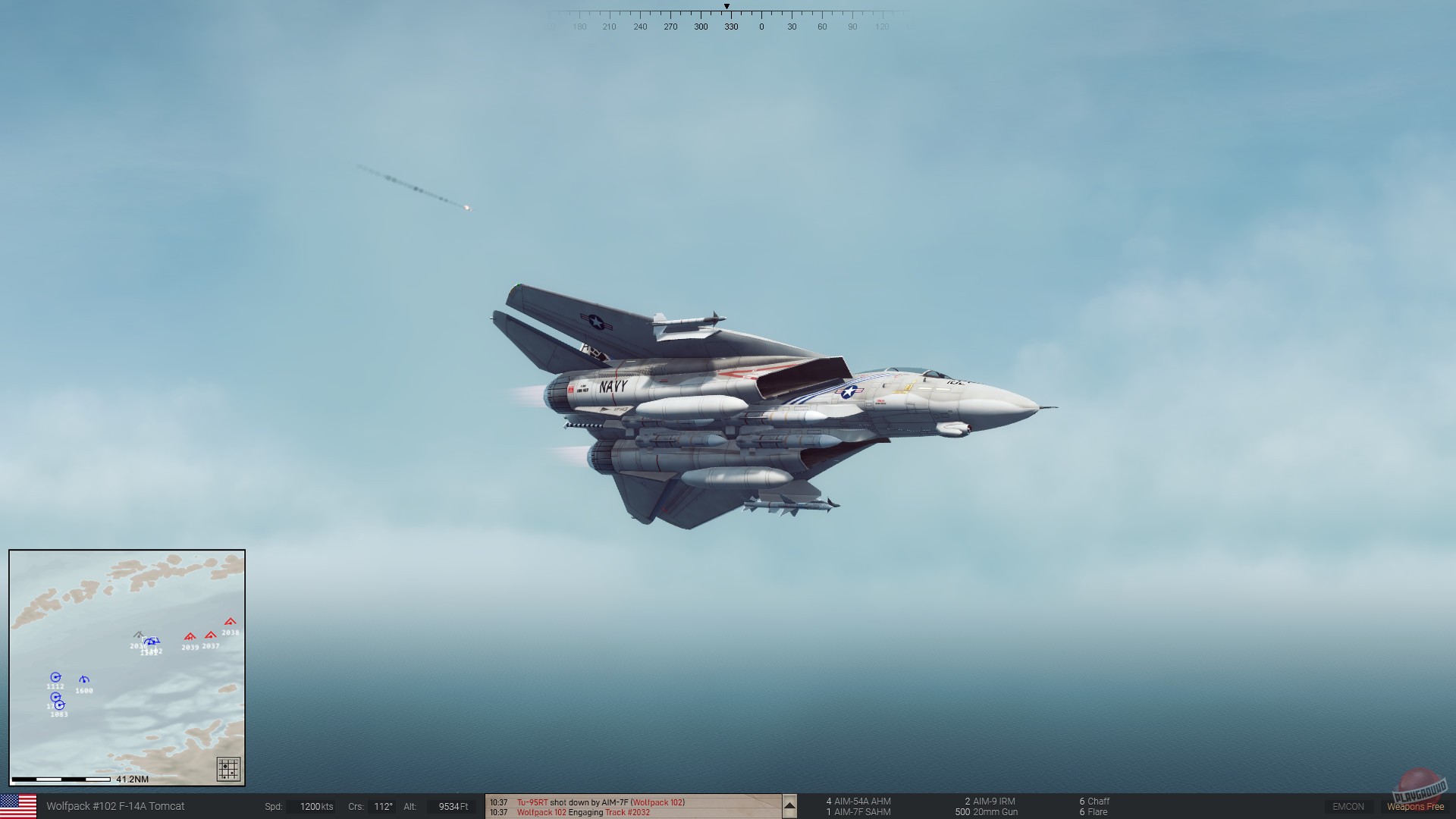This screenshot has width=1456, height=819.
Task: Select the Wolfpack #102 F-14A Tomcat label
Action: 114,806
